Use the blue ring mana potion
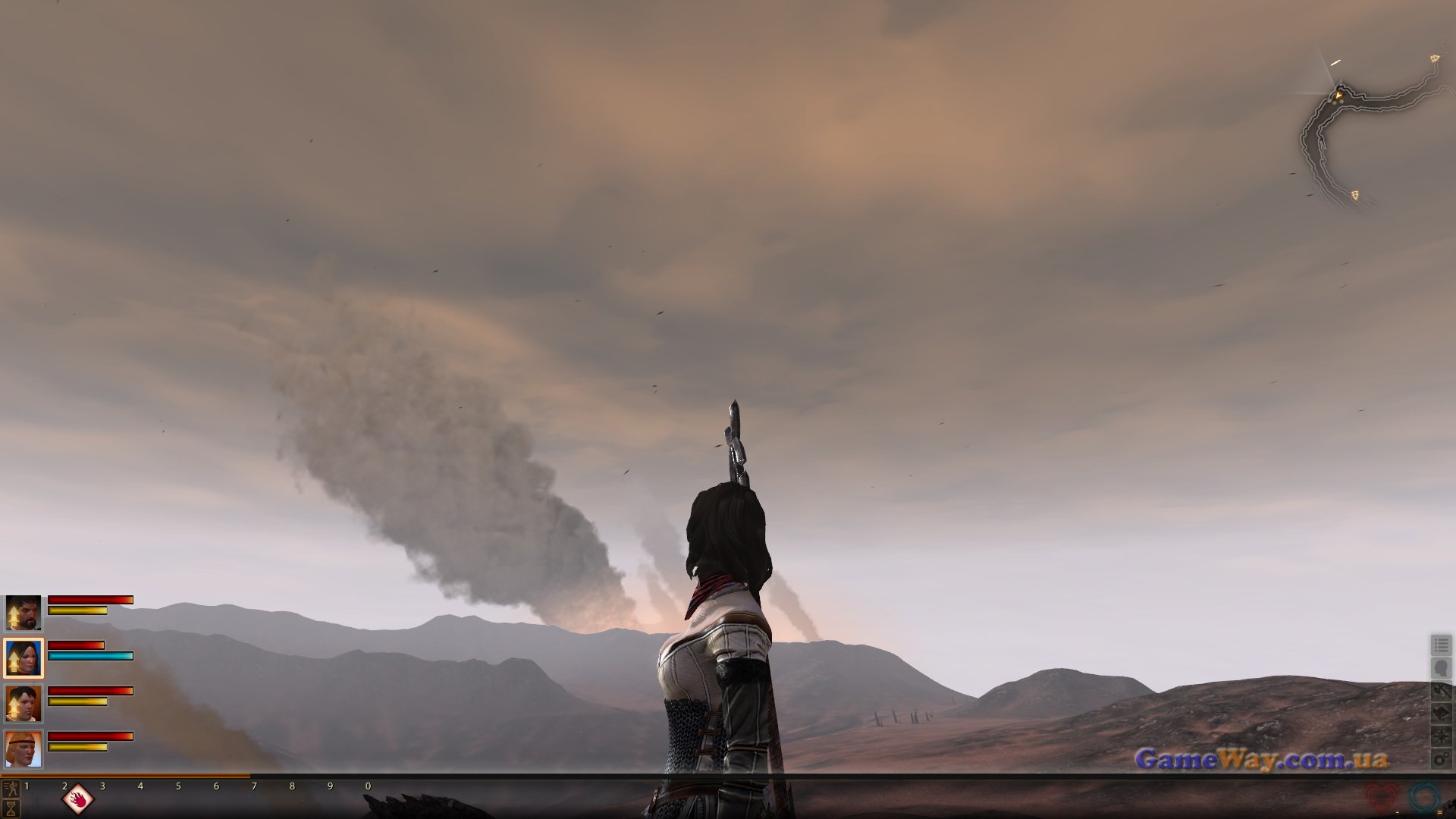This screenshot has height=819, width=1456. [1424, 798]
